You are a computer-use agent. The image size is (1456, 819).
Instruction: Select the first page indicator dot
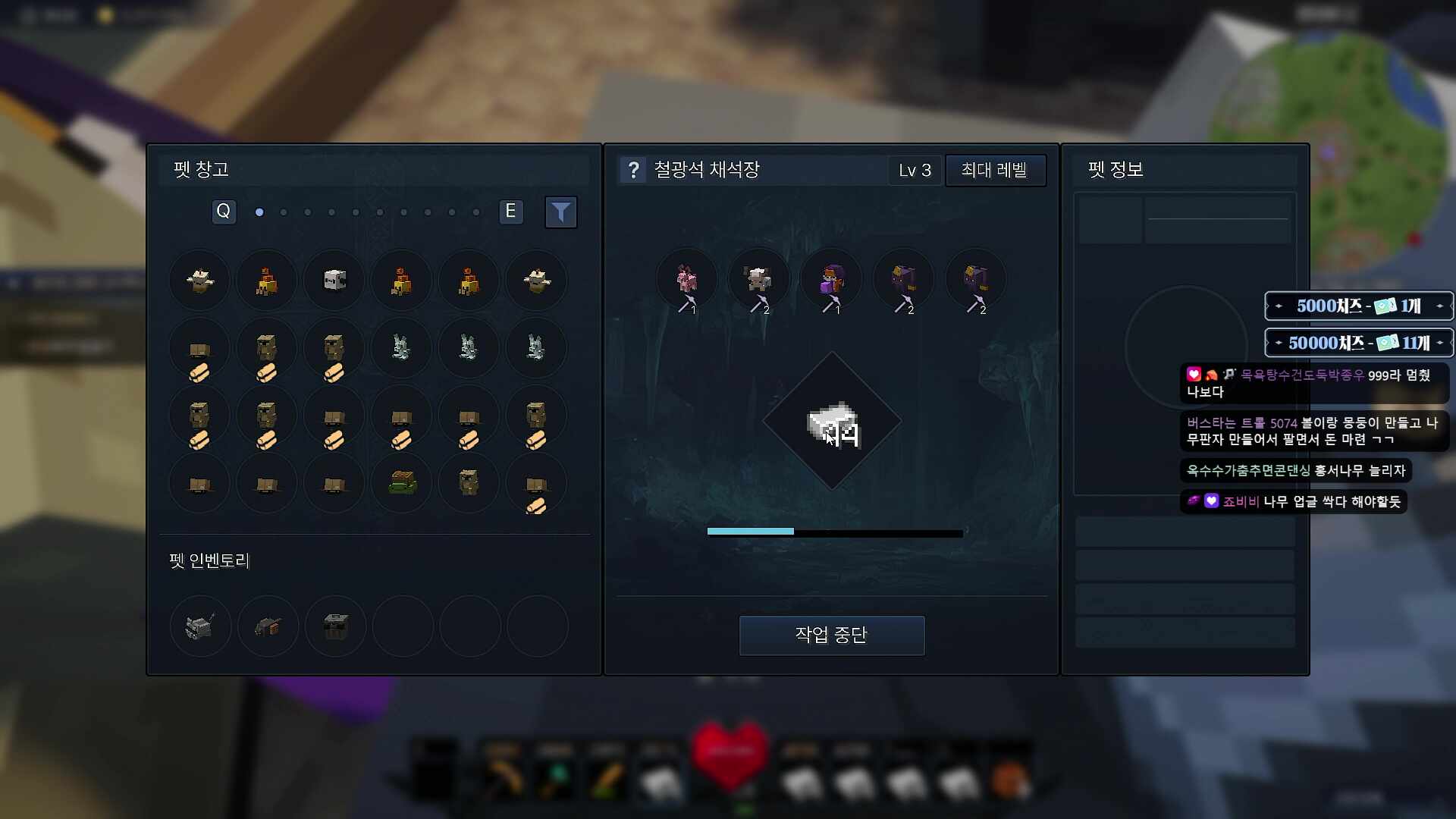coord(259,212)
